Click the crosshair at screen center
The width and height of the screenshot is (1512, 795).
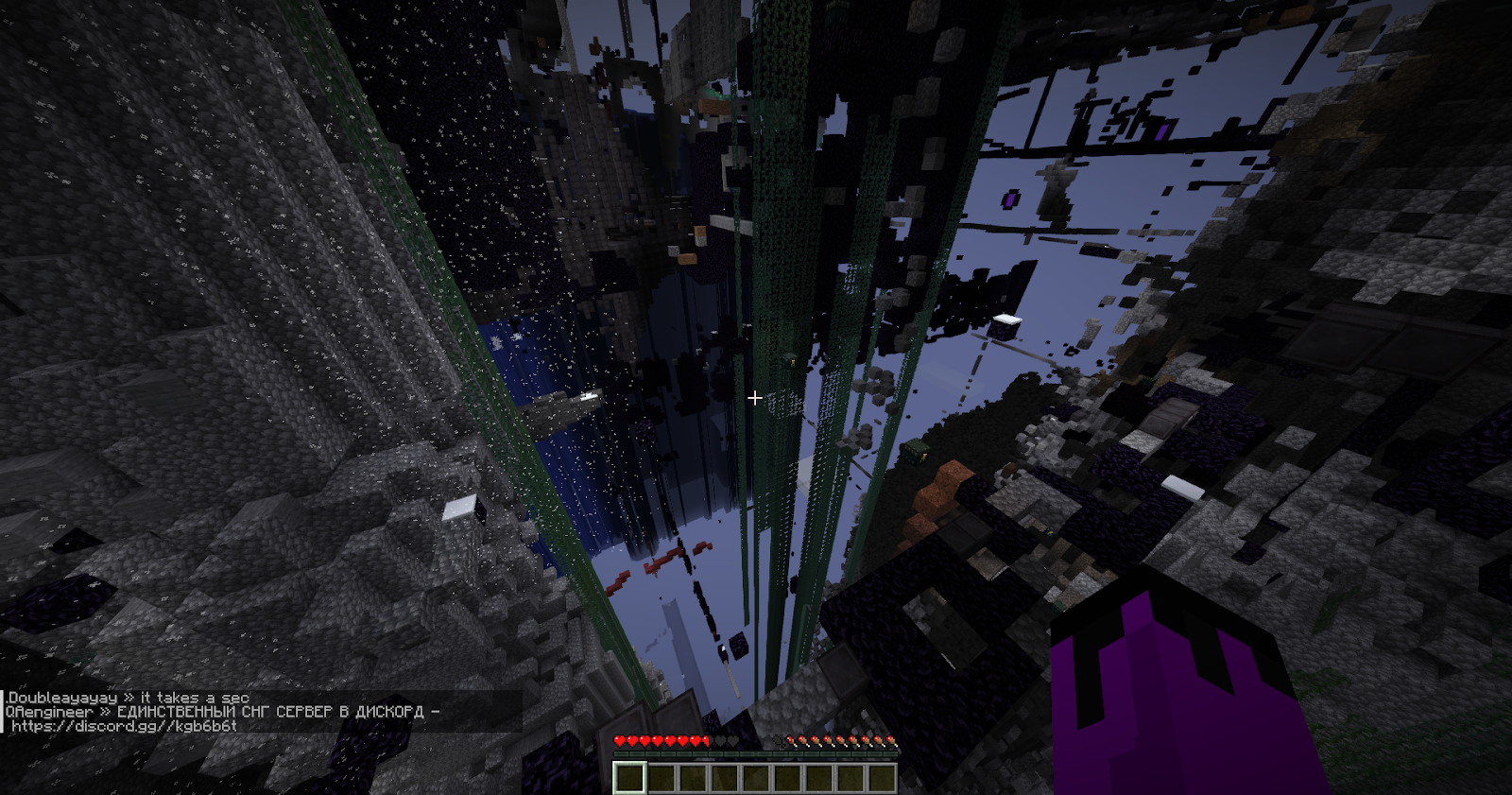pos(755,398)
